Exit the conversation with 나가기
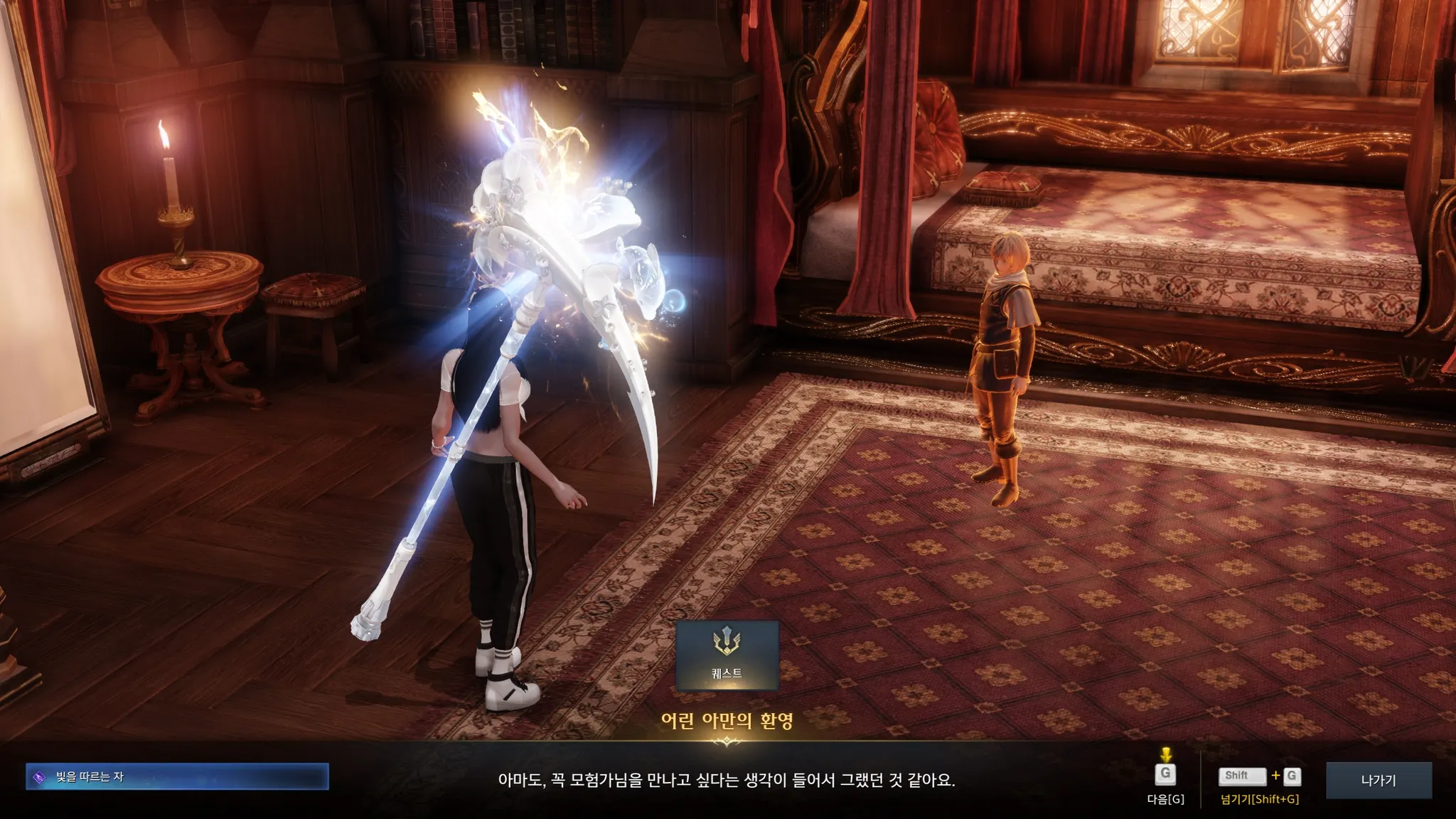1456x819 pixels. pyautogui.click(x=1379, y=780)
